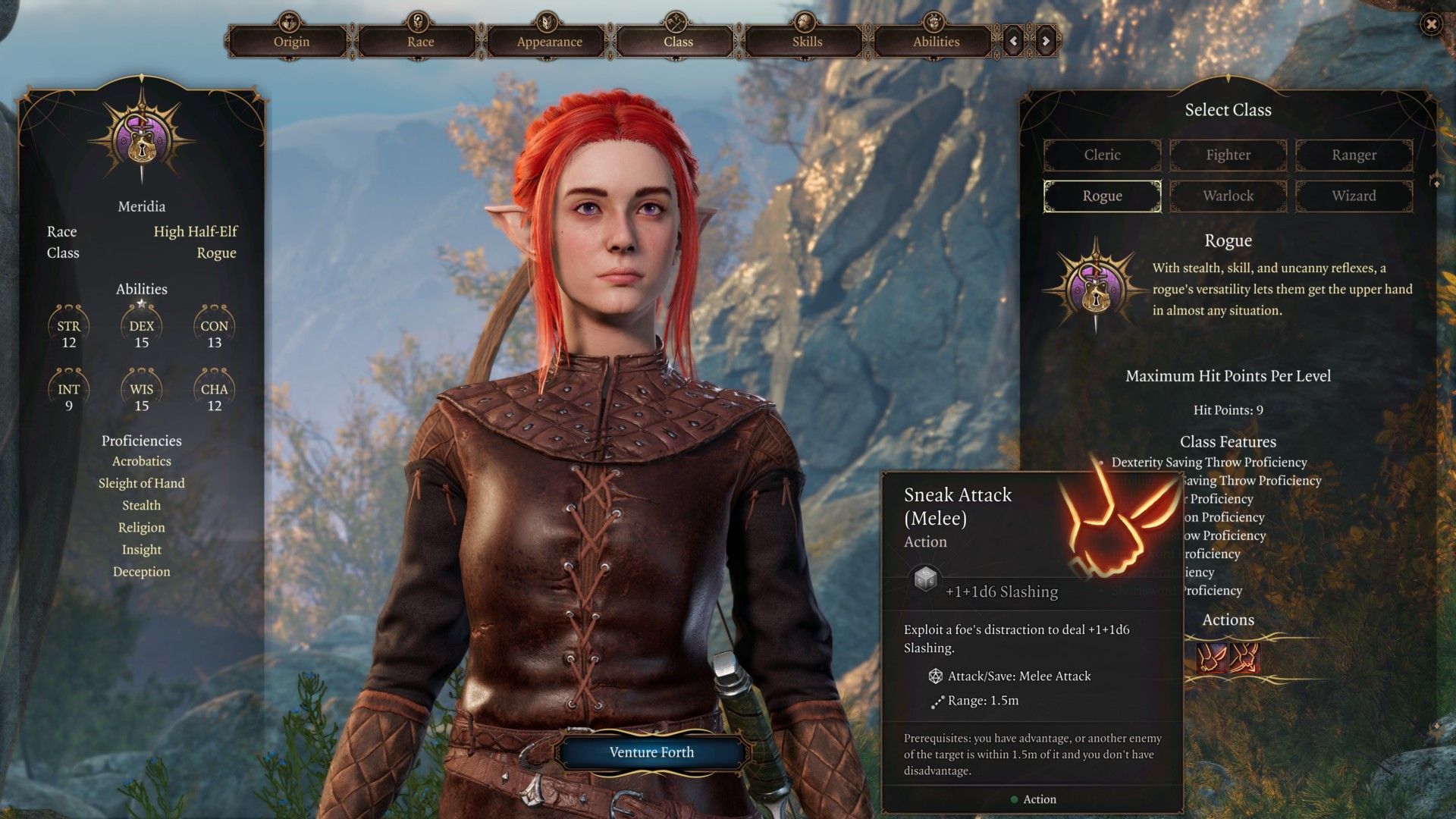Select the Ranger class
The image size is (1456, 819).
click(1354, 155)
